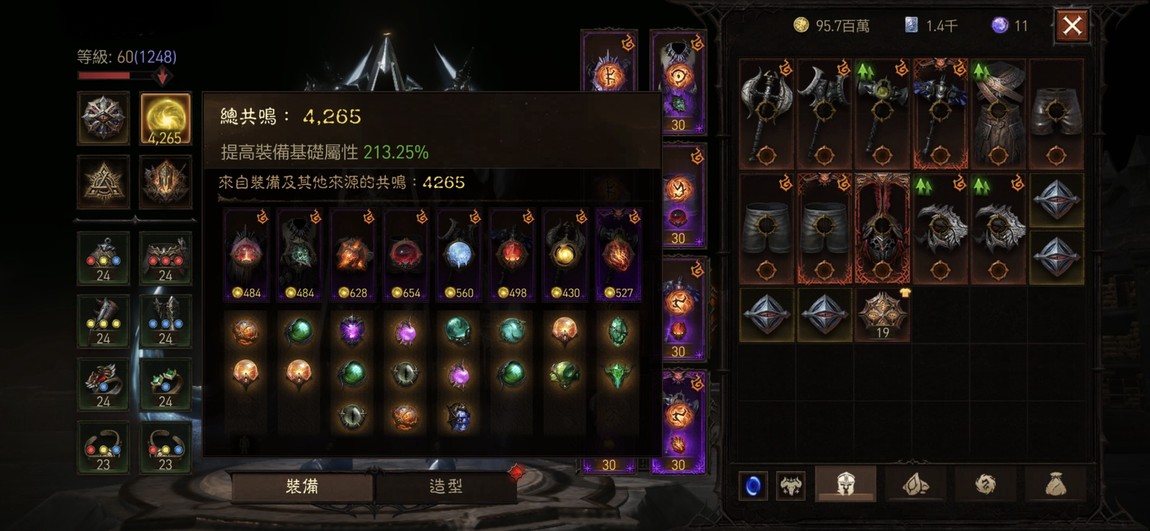Select the crest stack numbered 19
Viewport: 1150px width, 531px height.
coord(882,314)
